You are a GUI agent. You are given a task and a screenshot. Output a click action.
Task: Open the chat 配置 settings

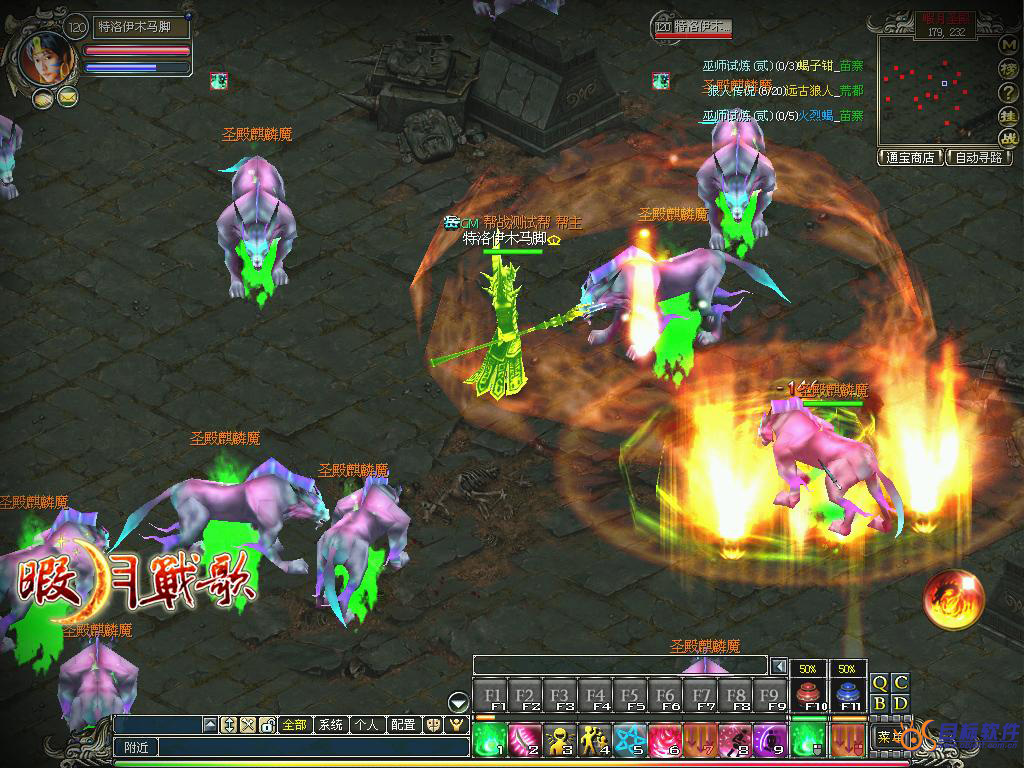click(402, 725)
